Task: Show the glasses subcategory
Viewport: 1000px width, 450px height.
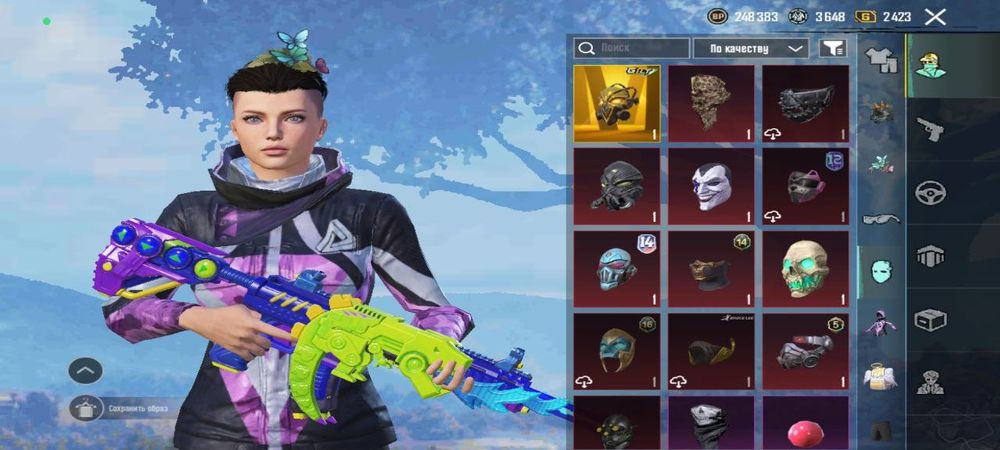Action: click(x=881, y=217)
